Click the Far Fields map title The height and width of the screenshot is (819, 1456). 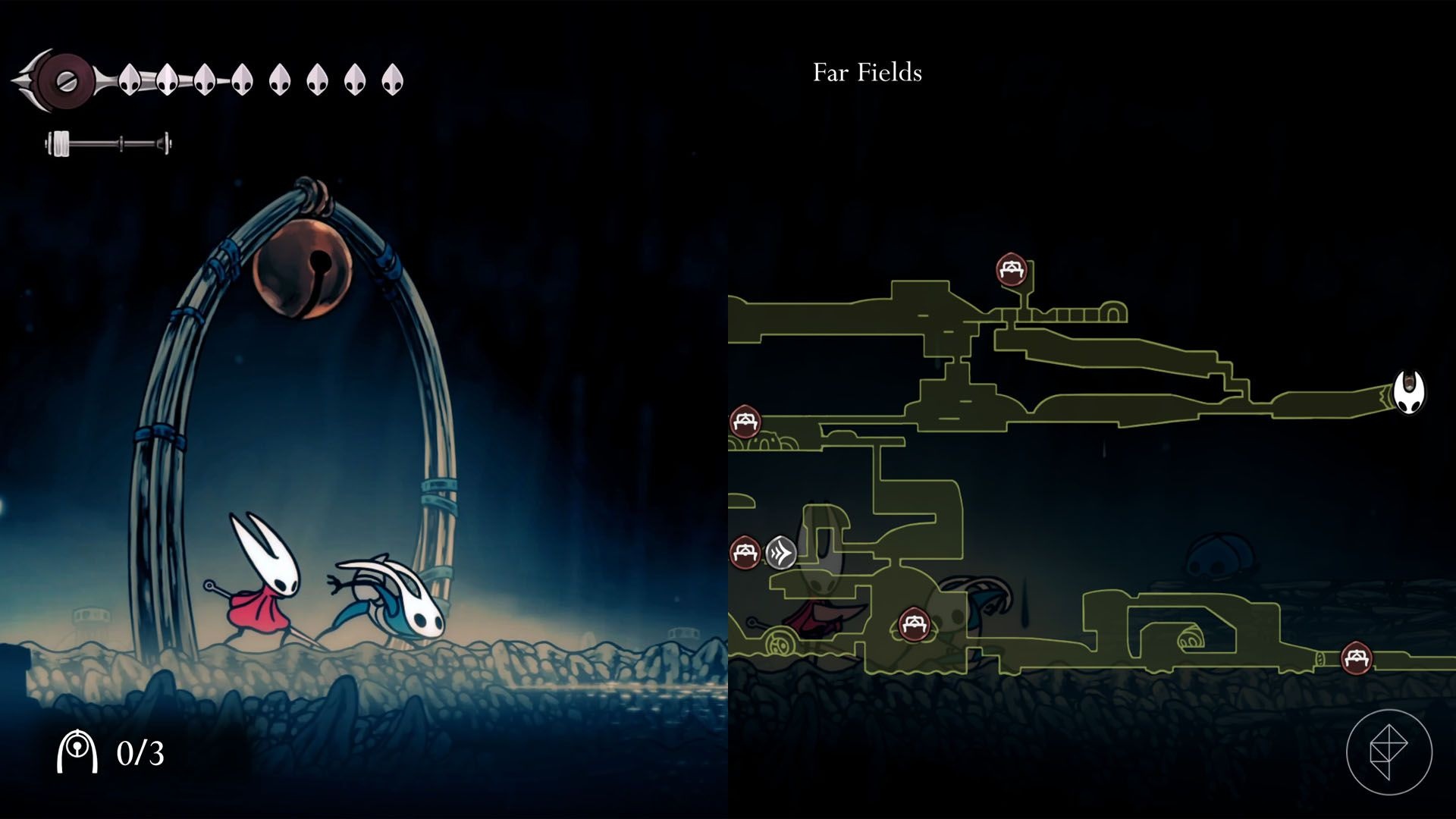coord(867,73)
